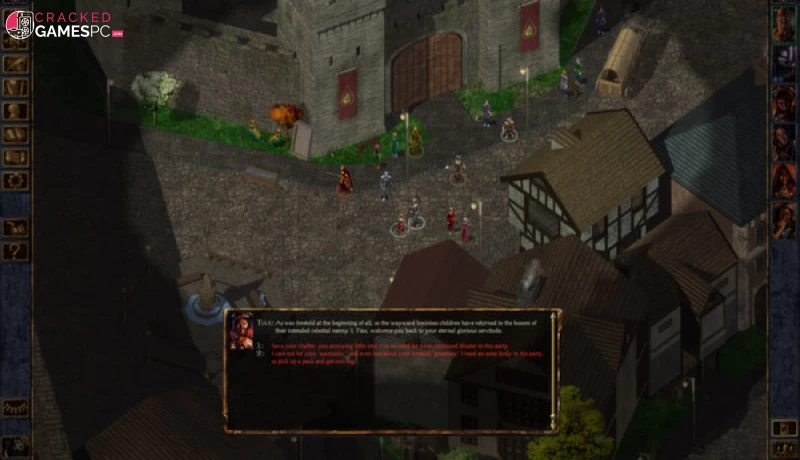Open the party inventory screen
This screenshot has width=800, height=460.
15,88
